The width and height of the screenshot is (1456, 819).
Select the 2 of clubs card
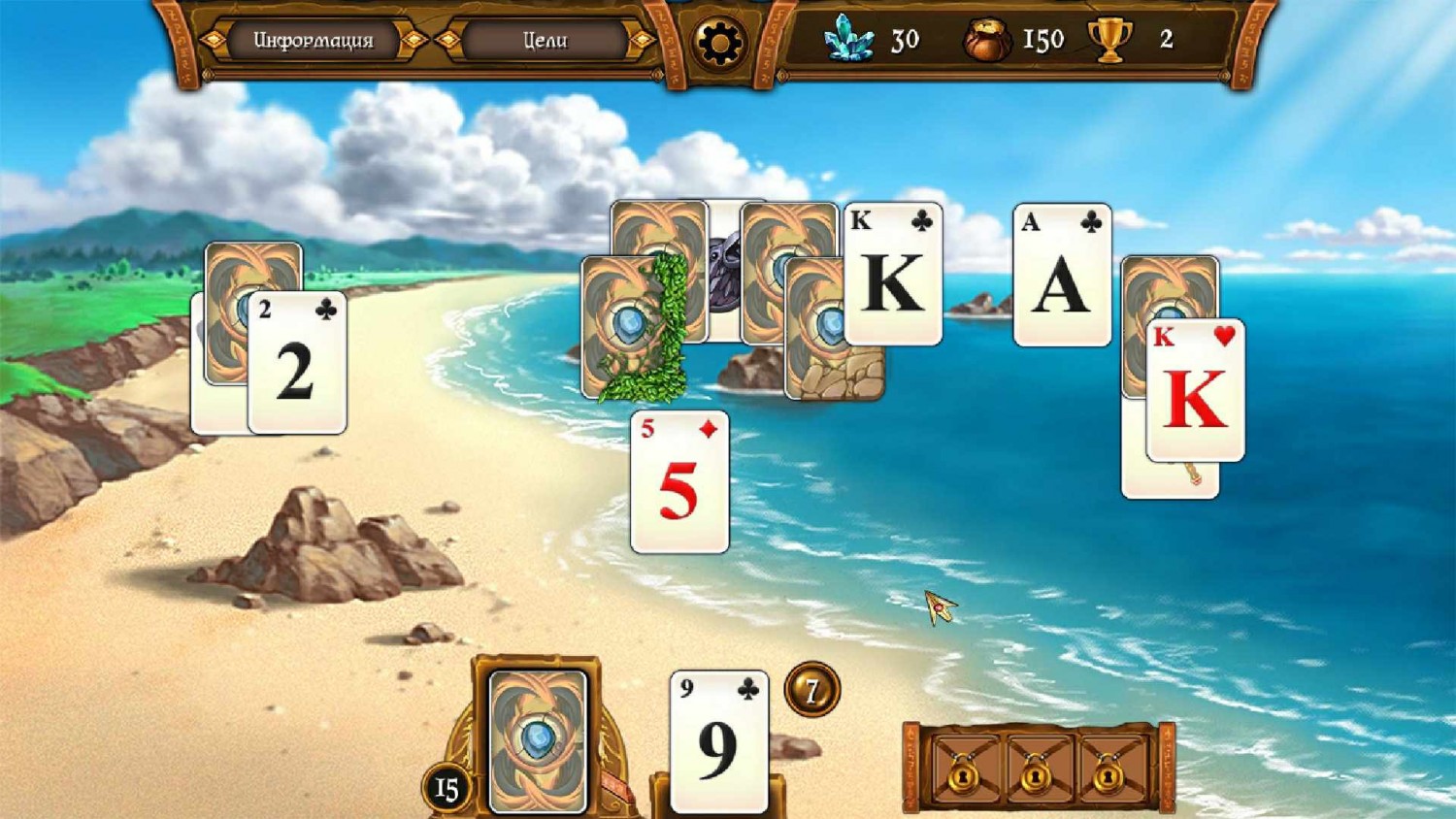[297, 363]
